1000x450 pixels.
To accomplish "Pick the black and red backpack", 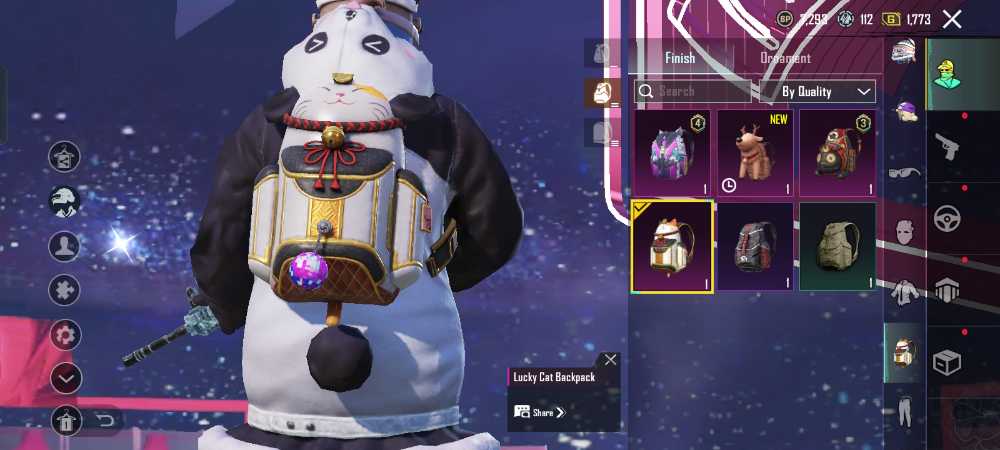I will (x=755, y=246).
